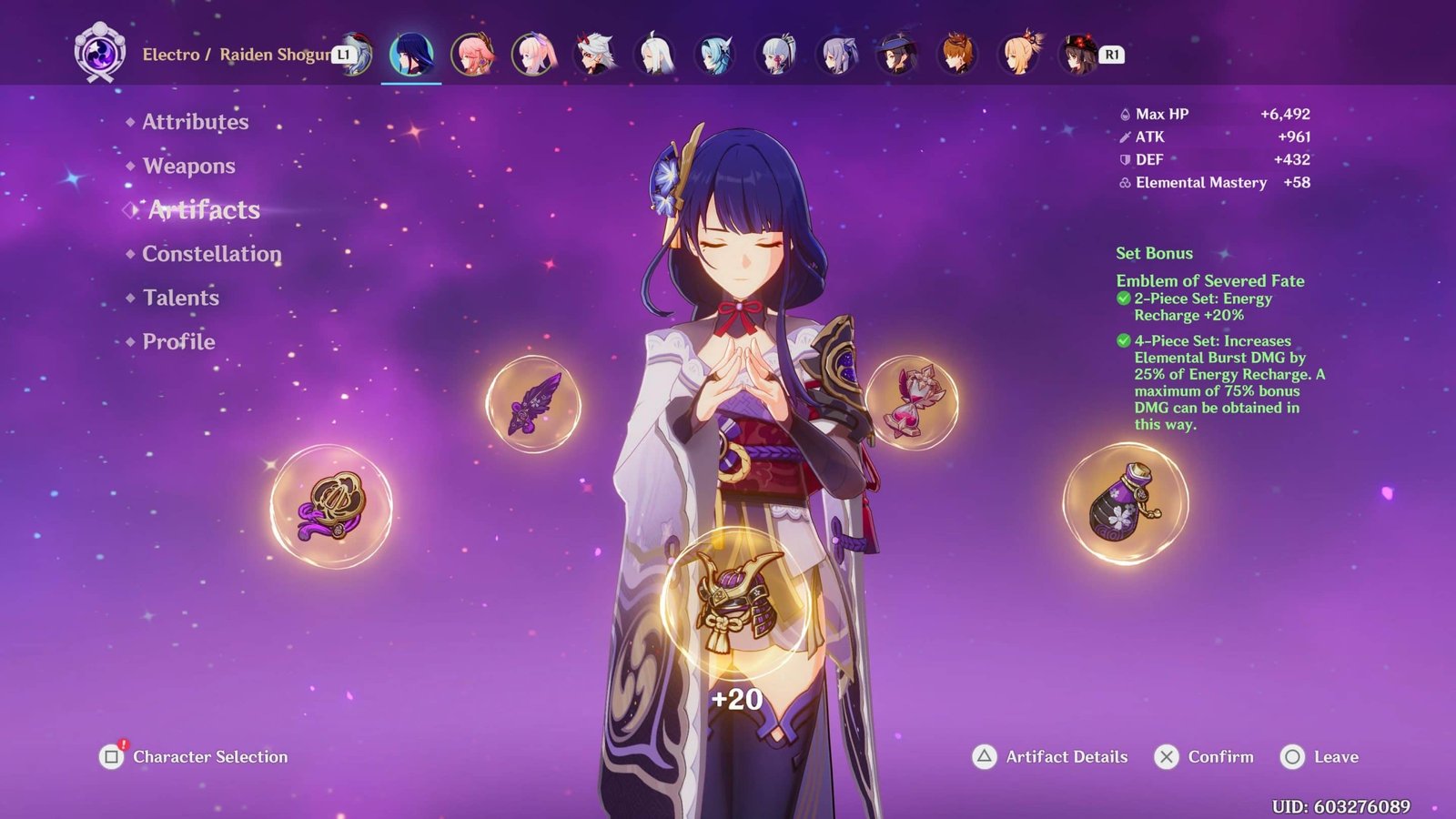Switch to Tartaglia's orange-haired portrait

pos(957,55)
